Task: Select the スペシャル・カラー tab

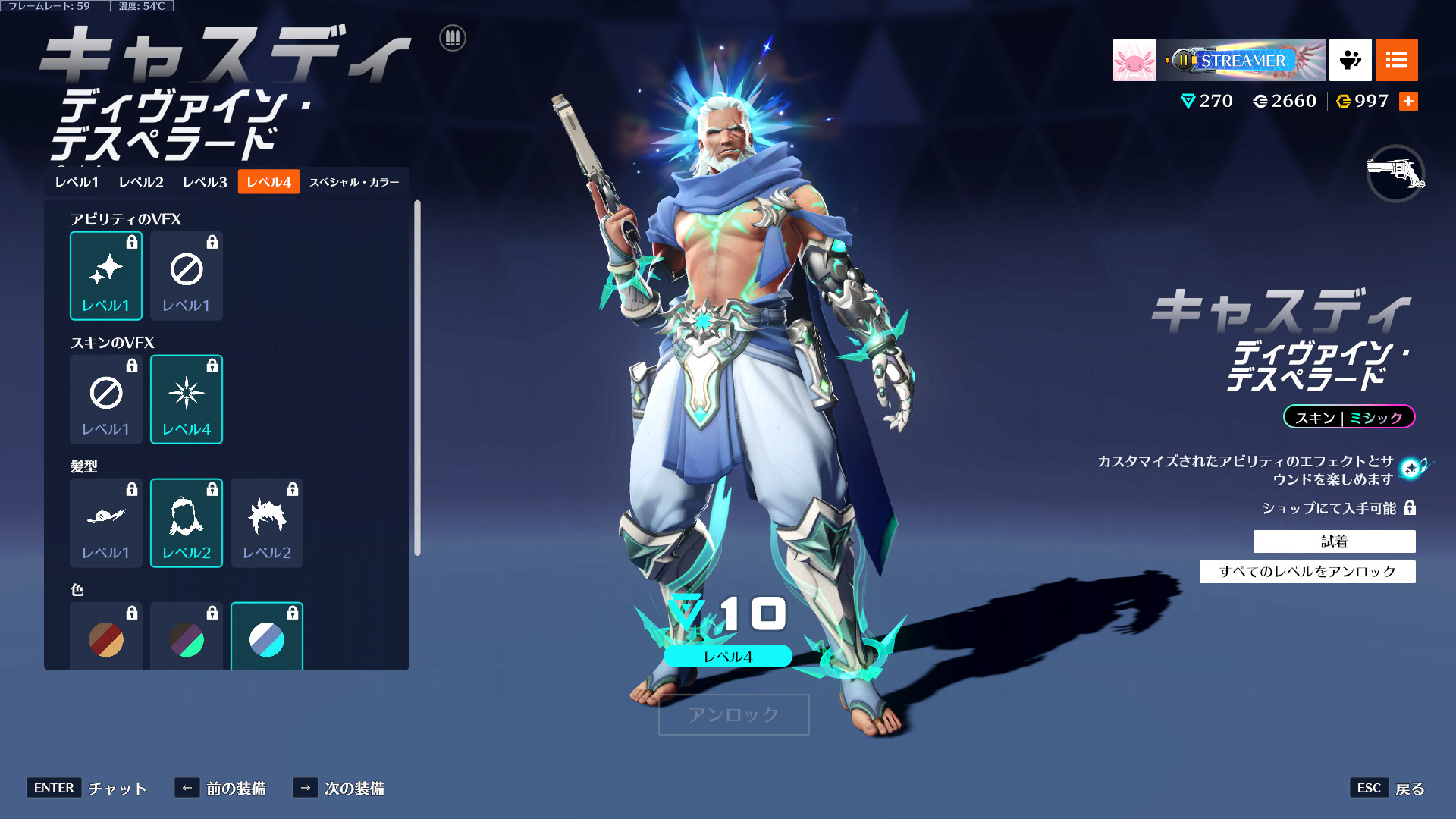Action: (x=354, y=182)
